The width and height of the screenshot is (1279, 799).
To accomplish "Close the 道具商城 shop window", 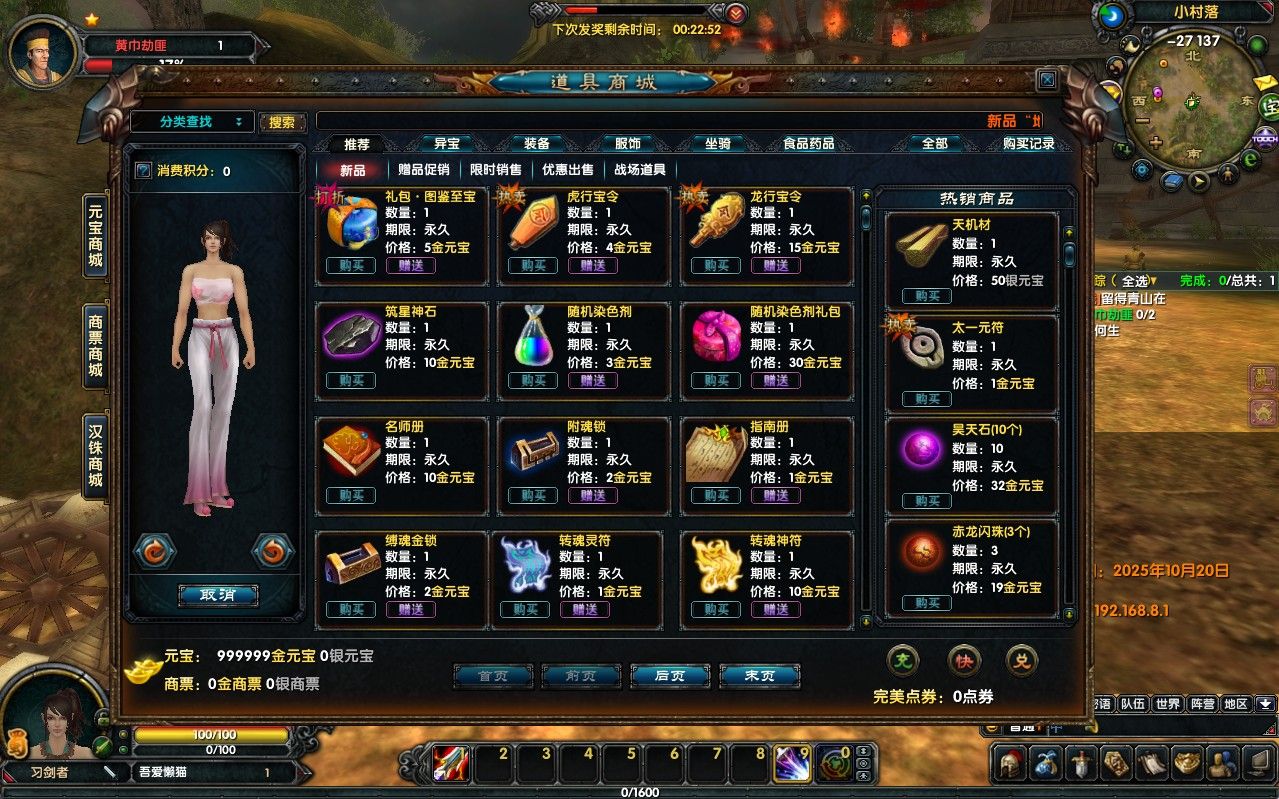I will (x=1046, y=80).
